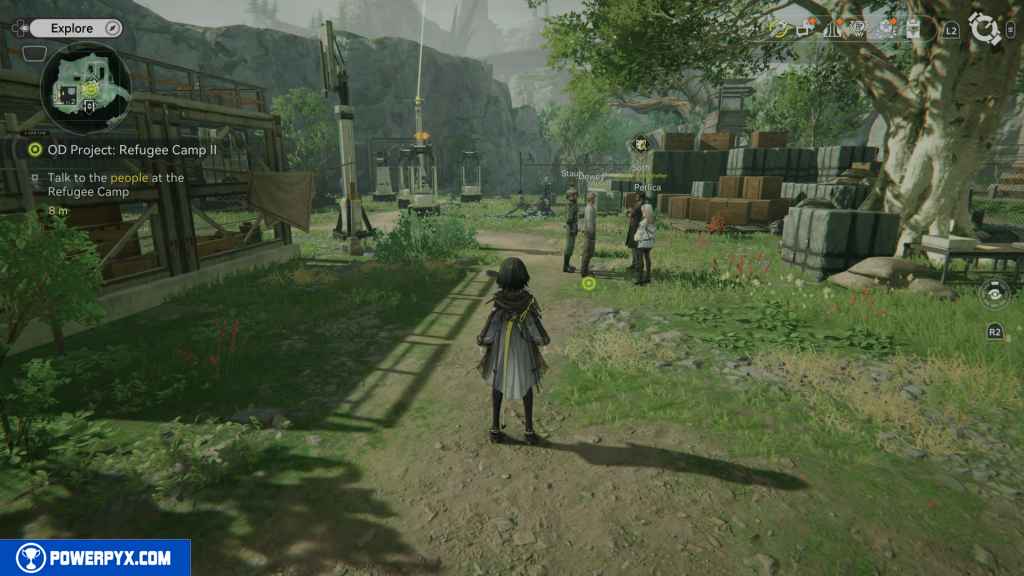Click the compass icon beside Explore
The width and height of the screenshot is (1024, 576).
[x=112, y=28]
